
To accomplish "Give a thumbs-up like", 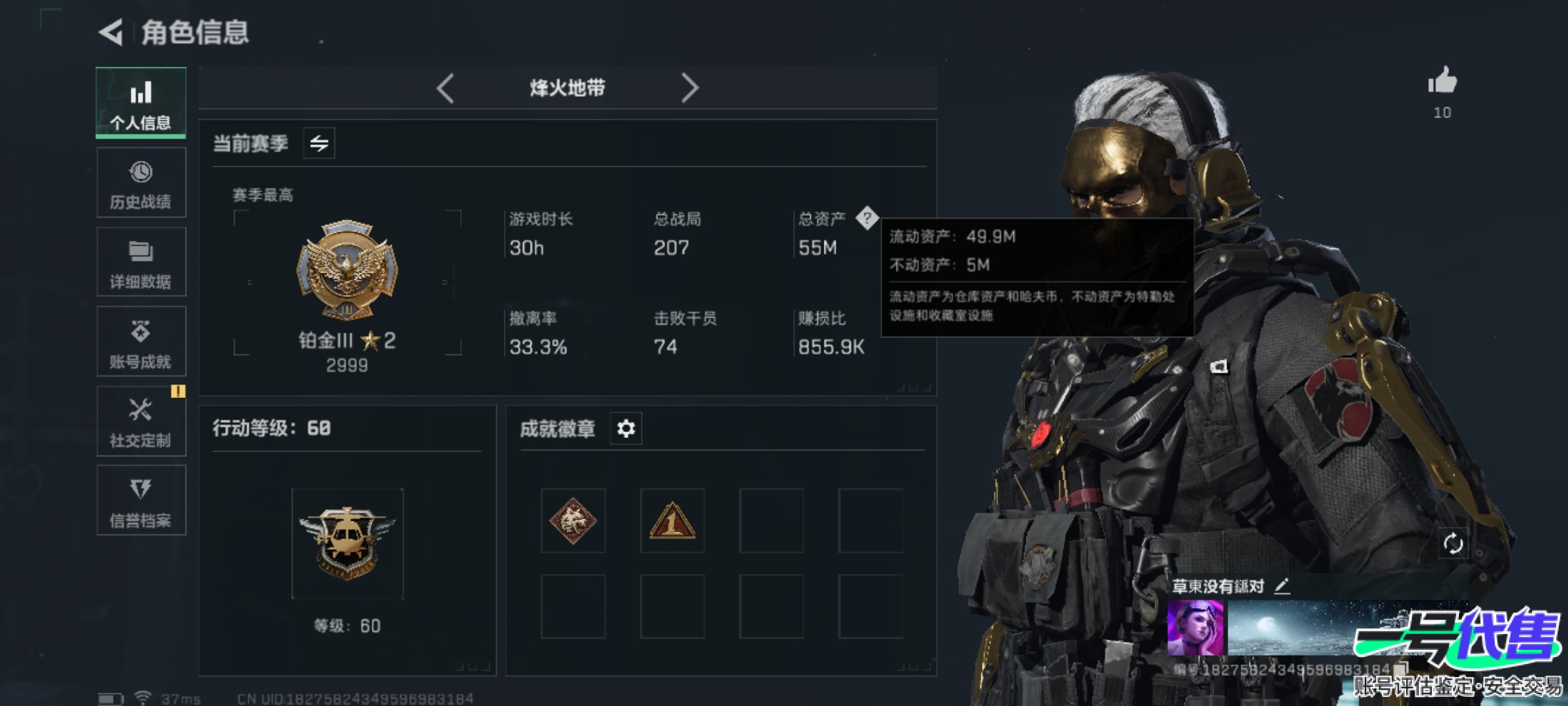I will pos(1442,82).
